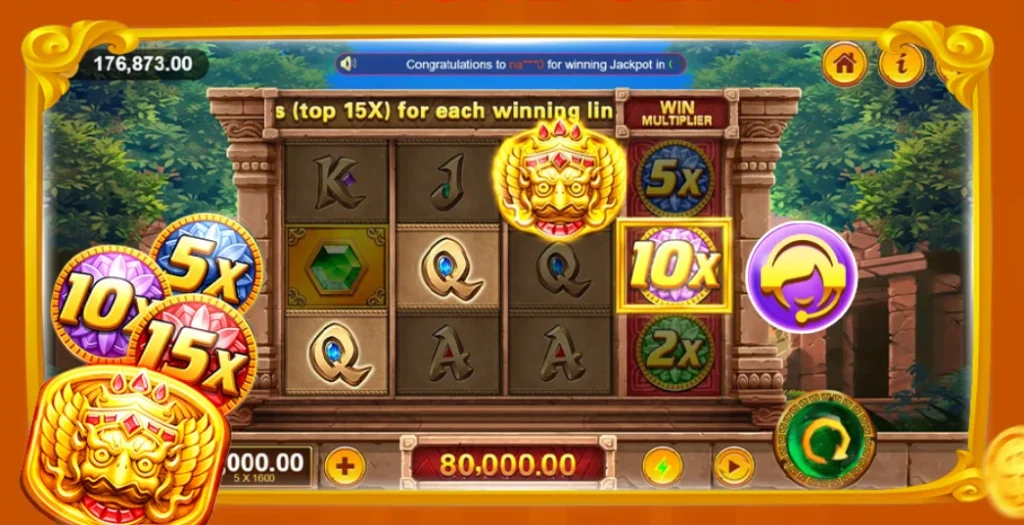Start autoplay with the gold play button
The height and width of the screenshot is (525, 1024).
[x=733, y=466]
